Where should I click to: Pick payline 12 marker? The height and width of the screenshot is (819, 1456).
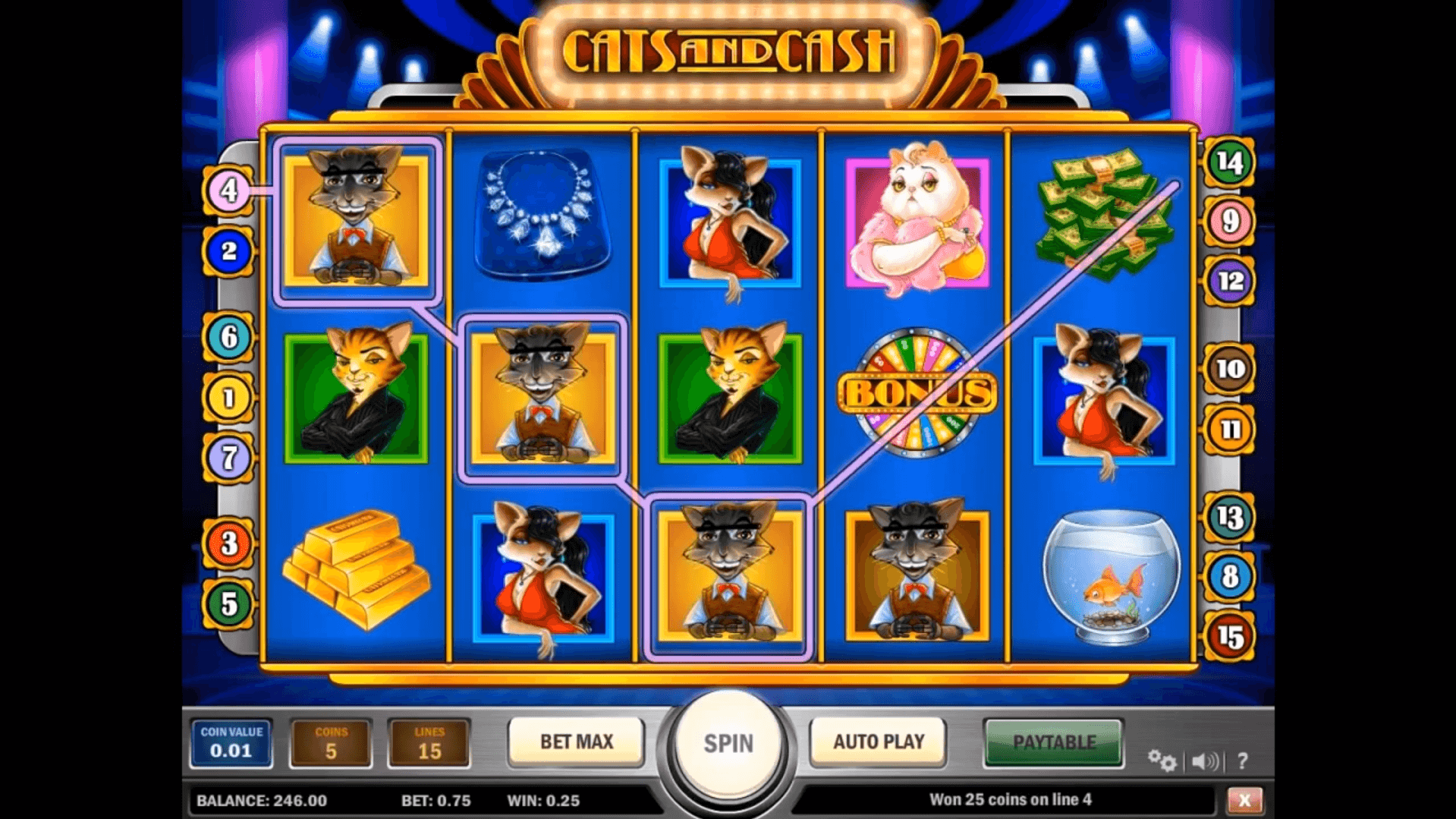pyautogui.click(x=1229, y=282)
